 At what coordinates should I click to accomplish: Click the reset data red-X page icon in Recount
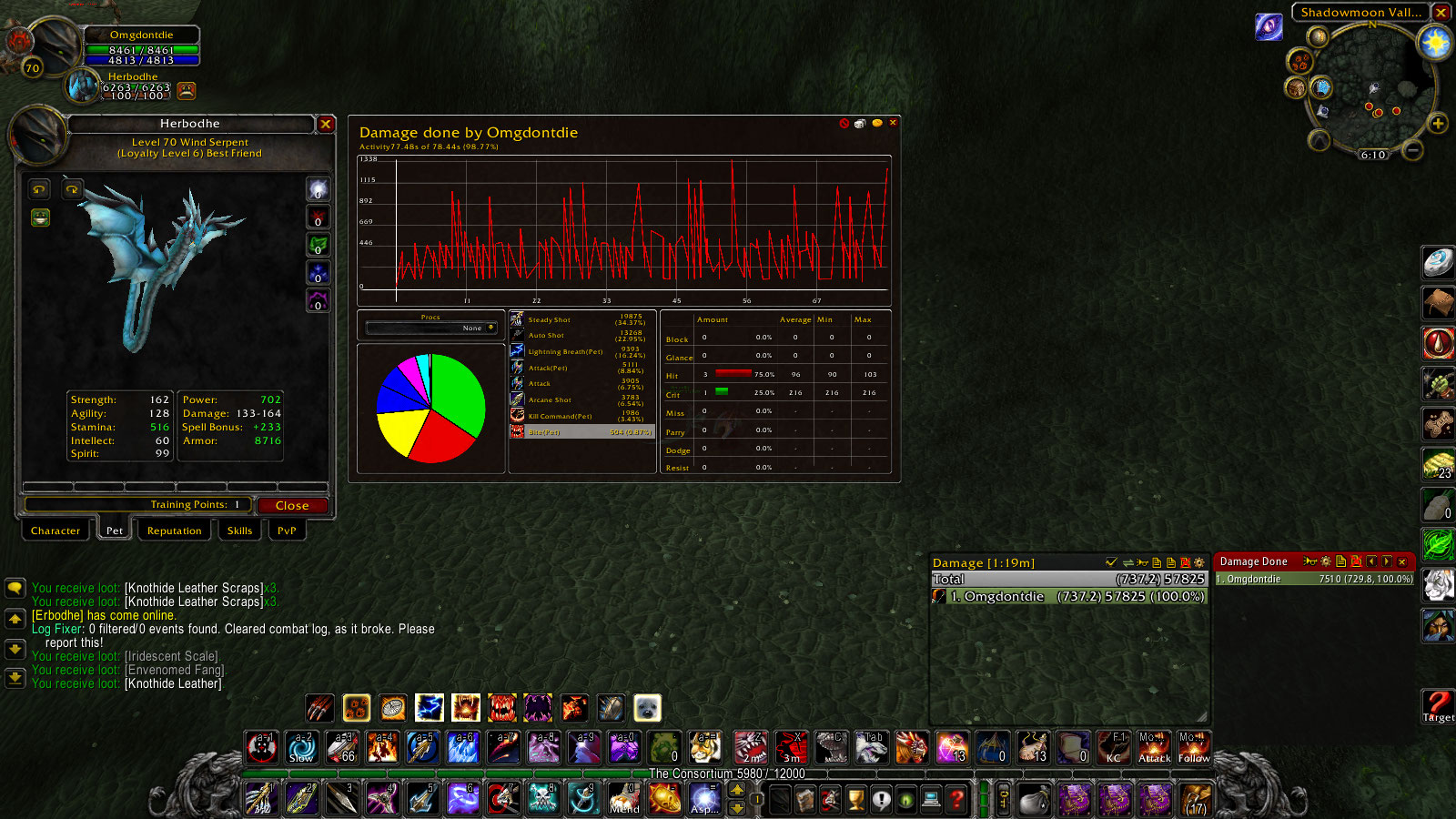pyautogui.click(x=1358, y=561)
